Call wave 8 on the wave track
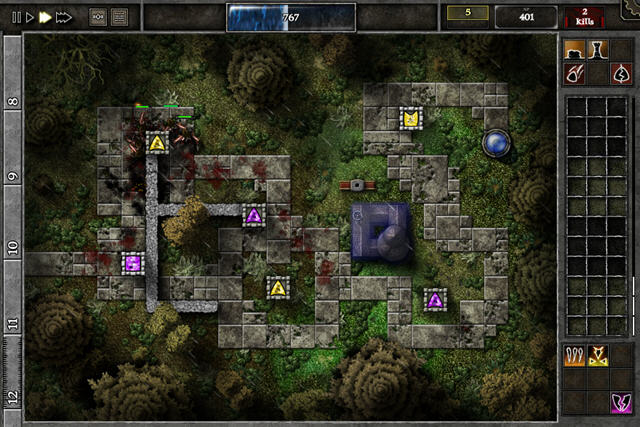Screen dimensions: 640x427 click(13, 101)
